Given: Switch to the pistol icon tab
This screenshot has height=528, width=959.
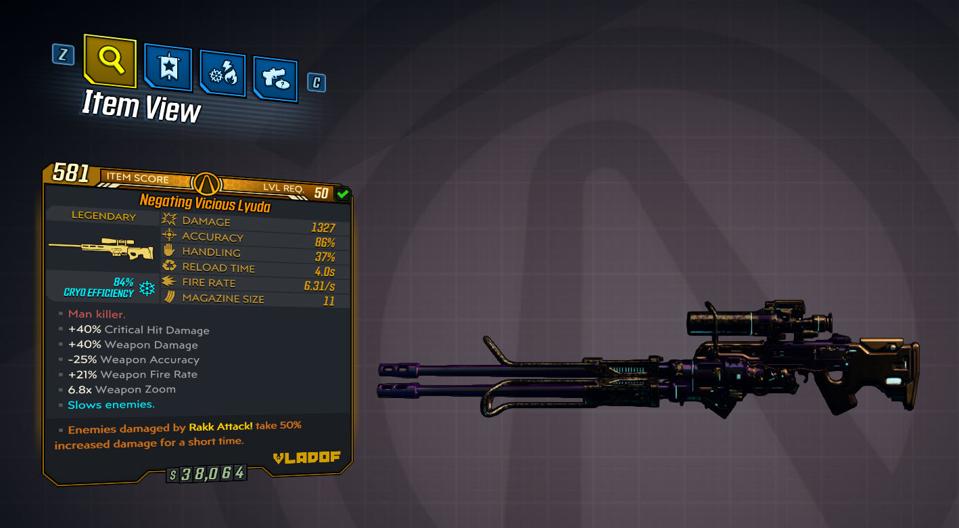Looking at the screenshot, I should (x=275, y=79).
